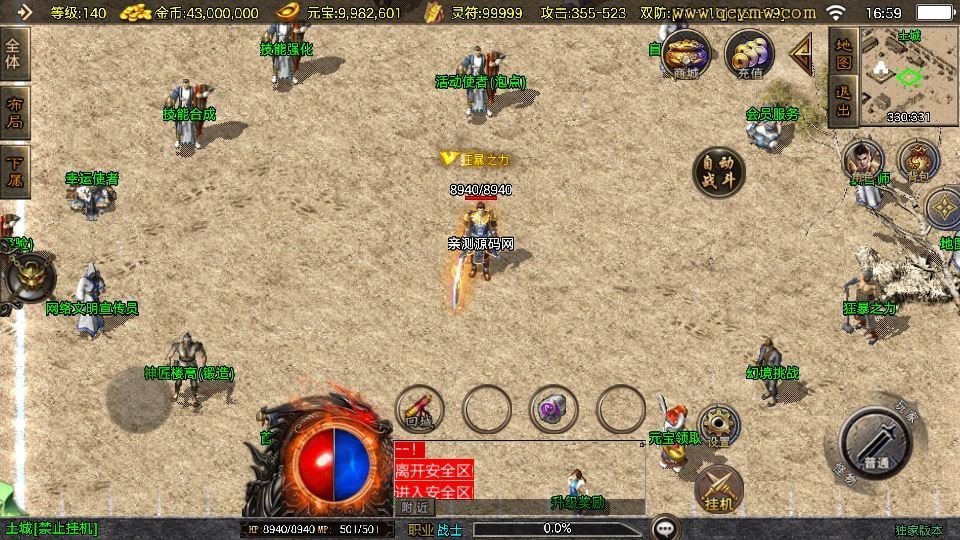
Task: Collapse the top icon row with arrow
Action: point(801,53)
